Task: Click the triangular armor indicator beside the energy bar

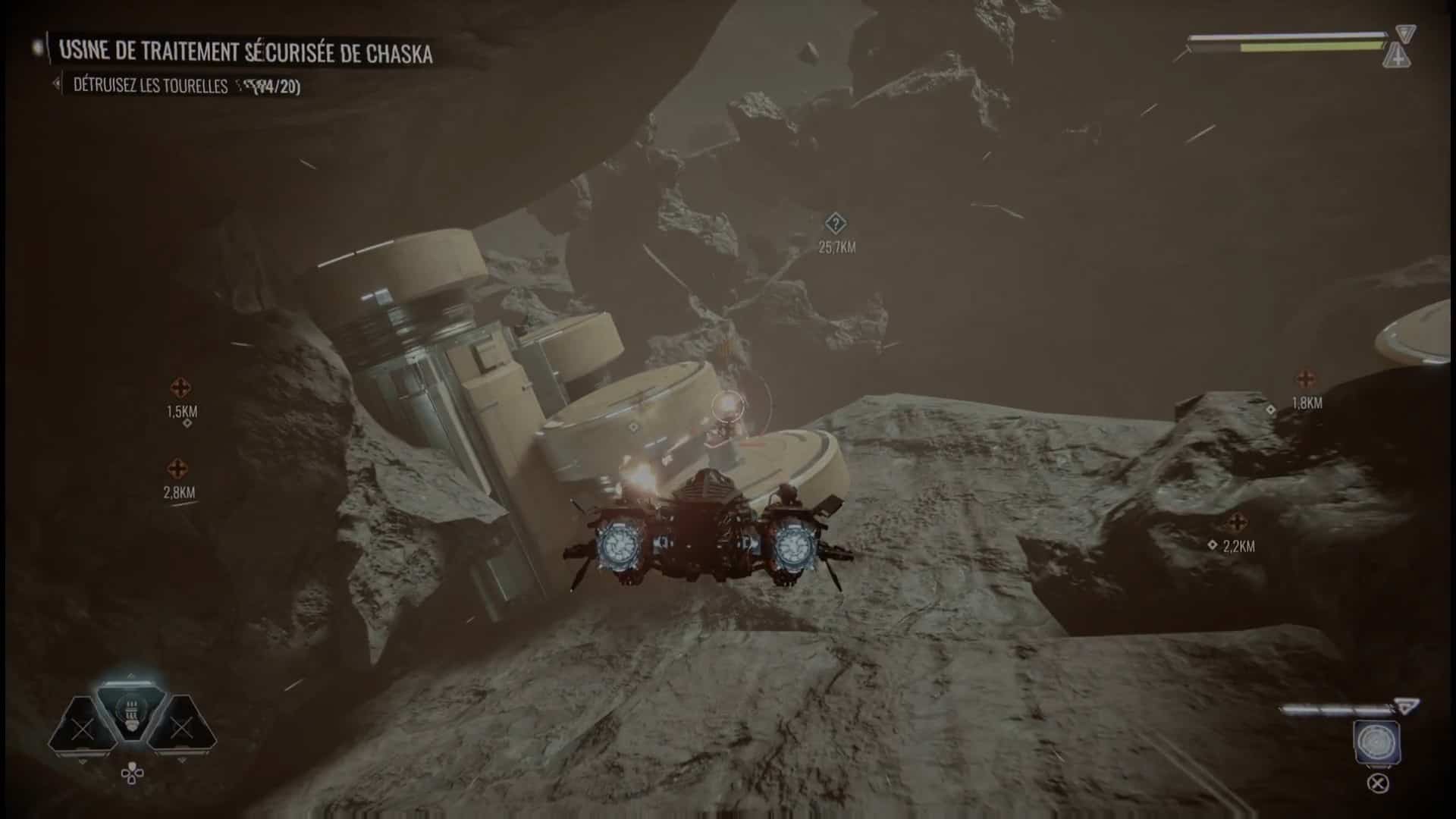Action: click(x=1398, y=55)
